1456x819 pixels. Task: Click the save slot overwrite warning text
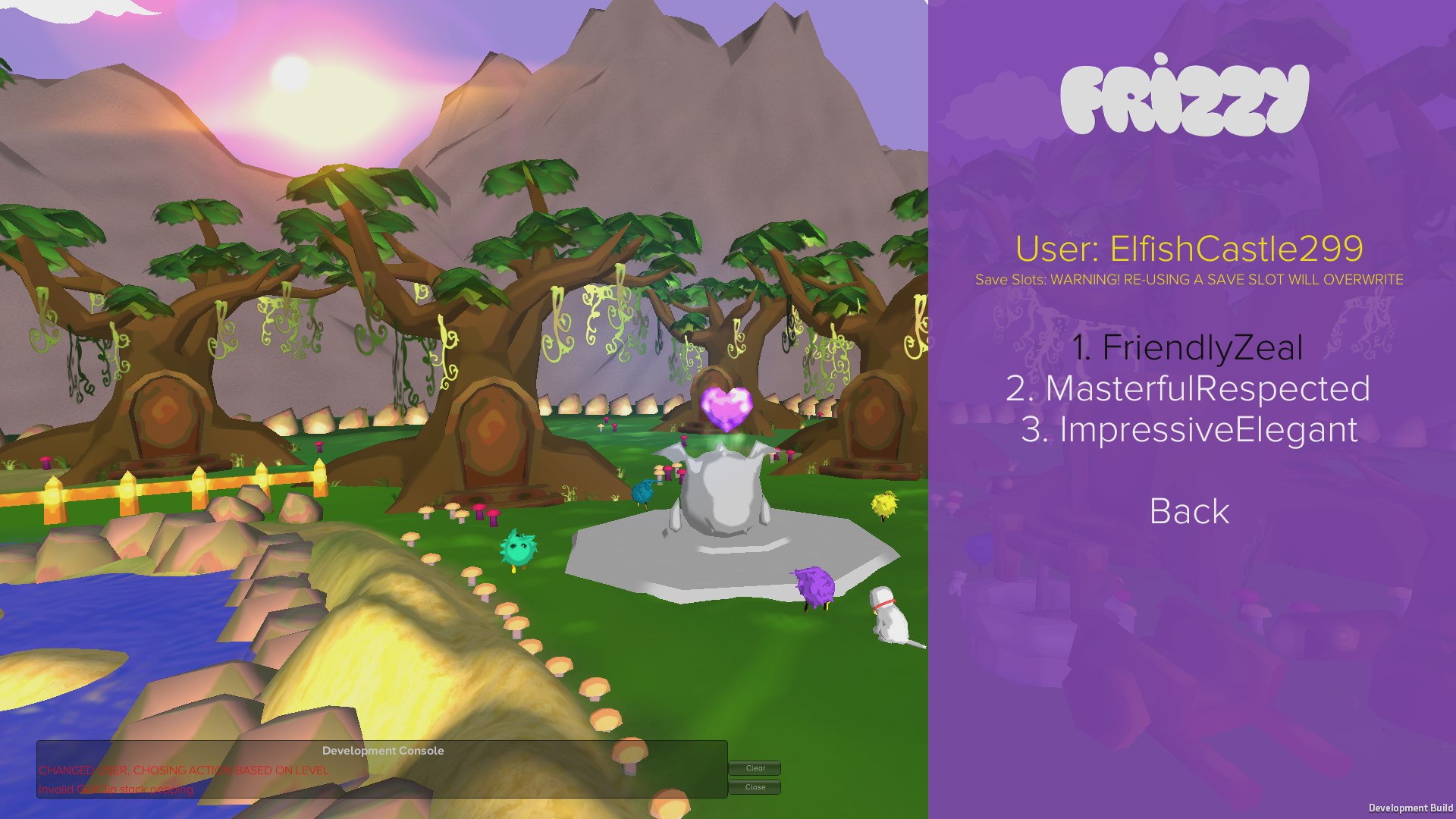(x=1191, y=280)
